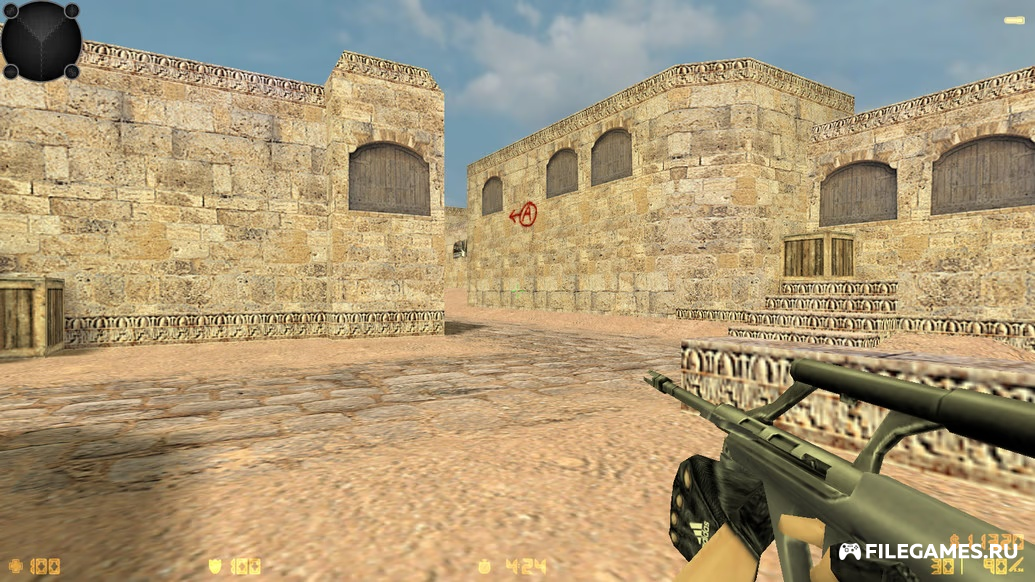Open the FILEGAMES.RU watermark link
The width and height of the screenshot is (1035, 582).
[929, 551]
